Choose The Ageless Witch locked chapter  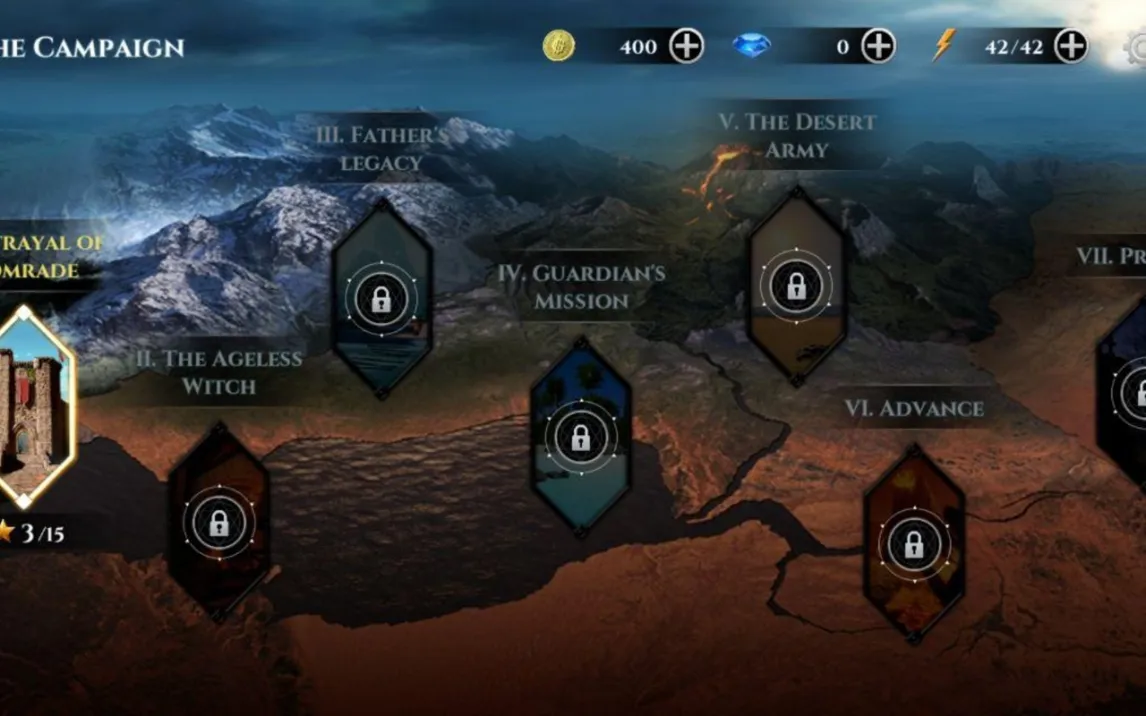point(218,521)
